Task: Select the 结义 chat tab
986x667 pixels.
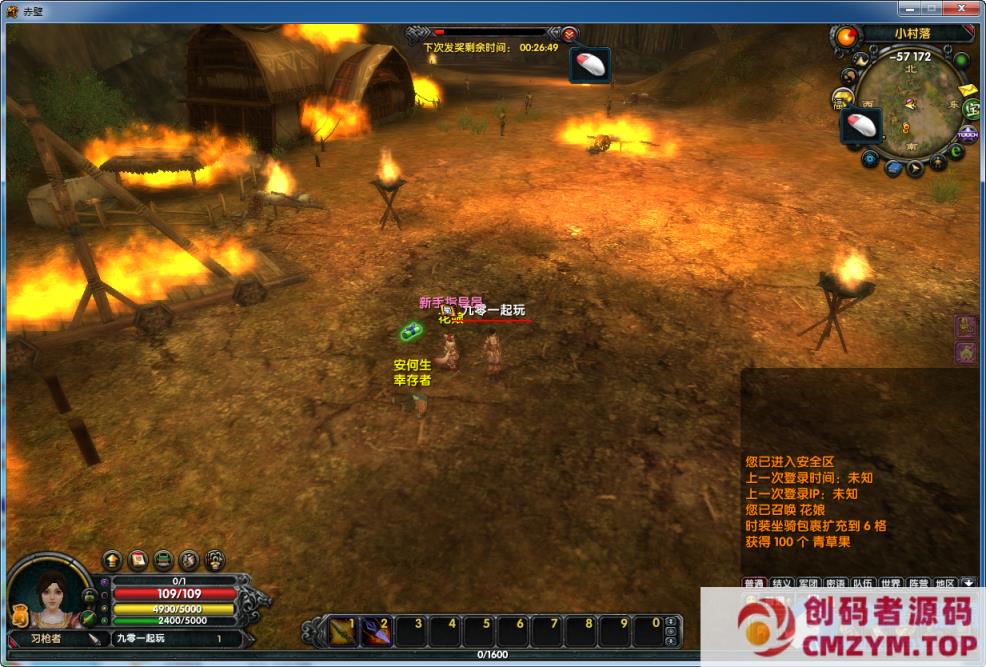Action: [x=781, y=583]
